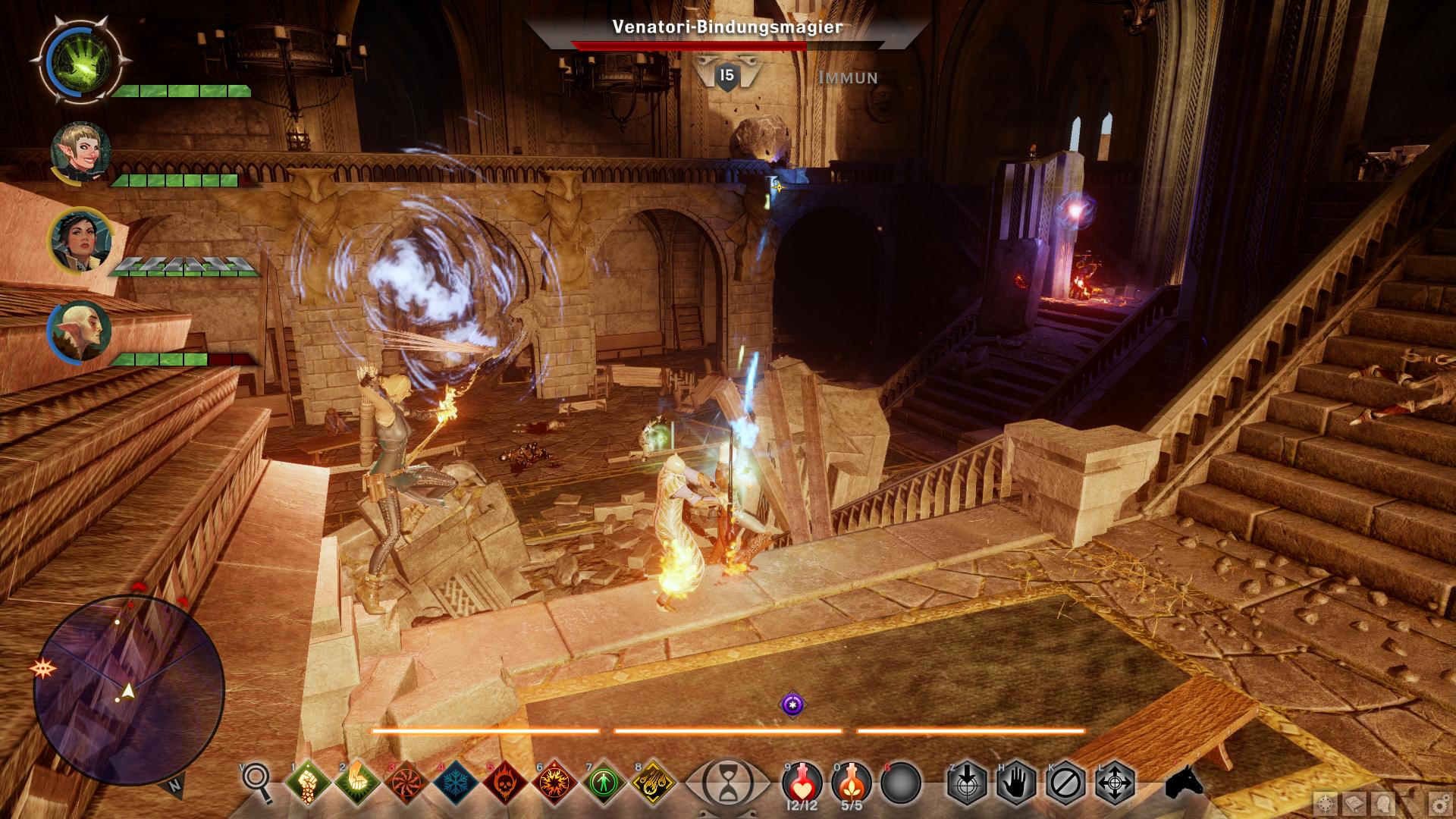The height and width of the screenshot is (819, 1456).
Task: Cast the blue snowflake frost spell
Action: (455, 781)
